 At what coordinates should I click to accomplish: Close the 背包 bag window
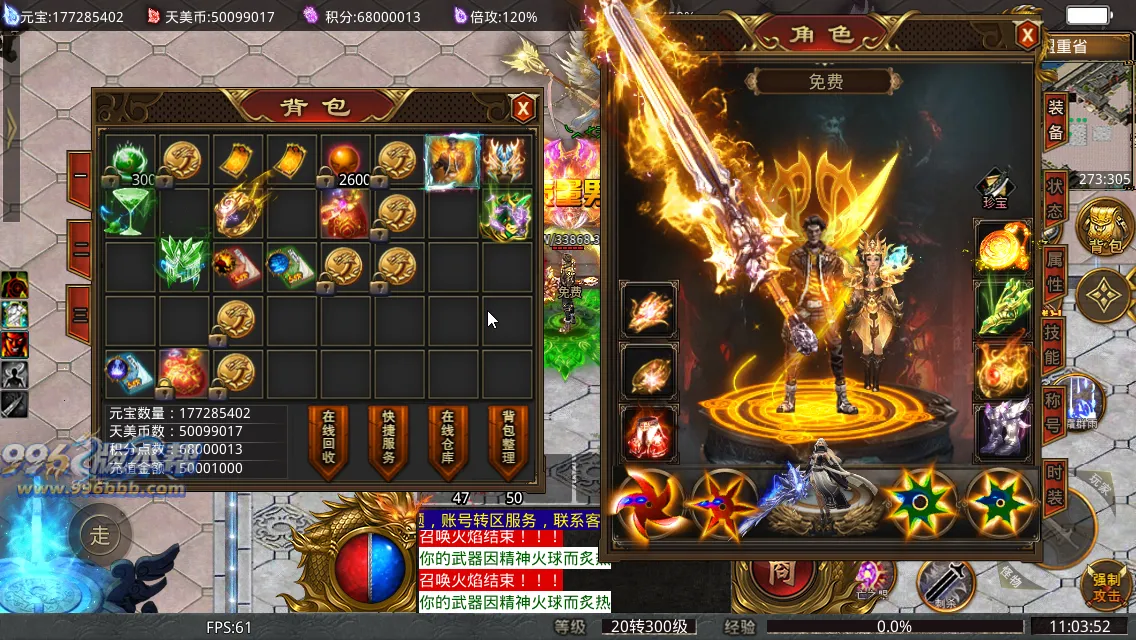pyautogui.click(x=522, y=108)
